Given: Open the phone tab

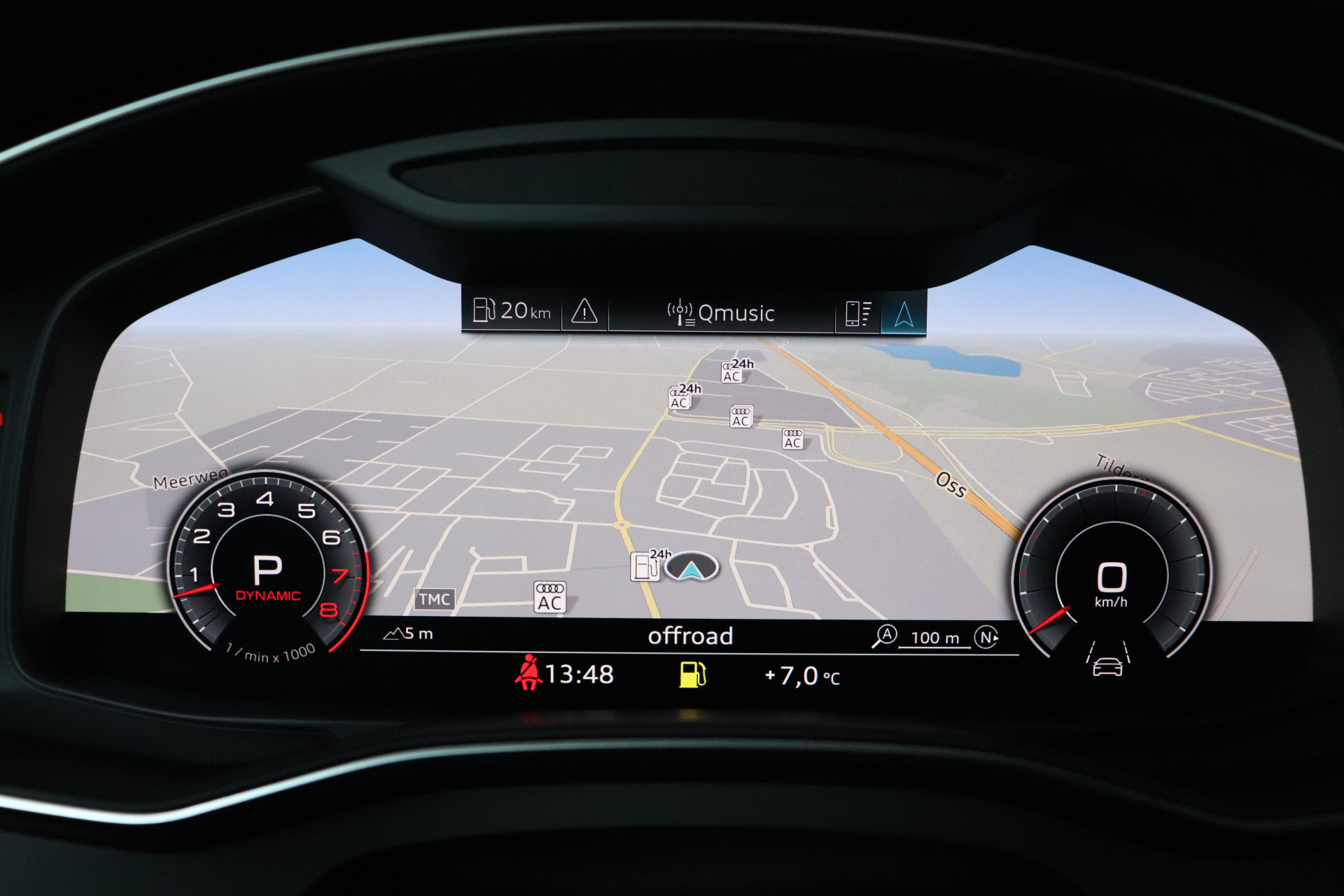Looking at the screenshot, I should coord(857,313).
